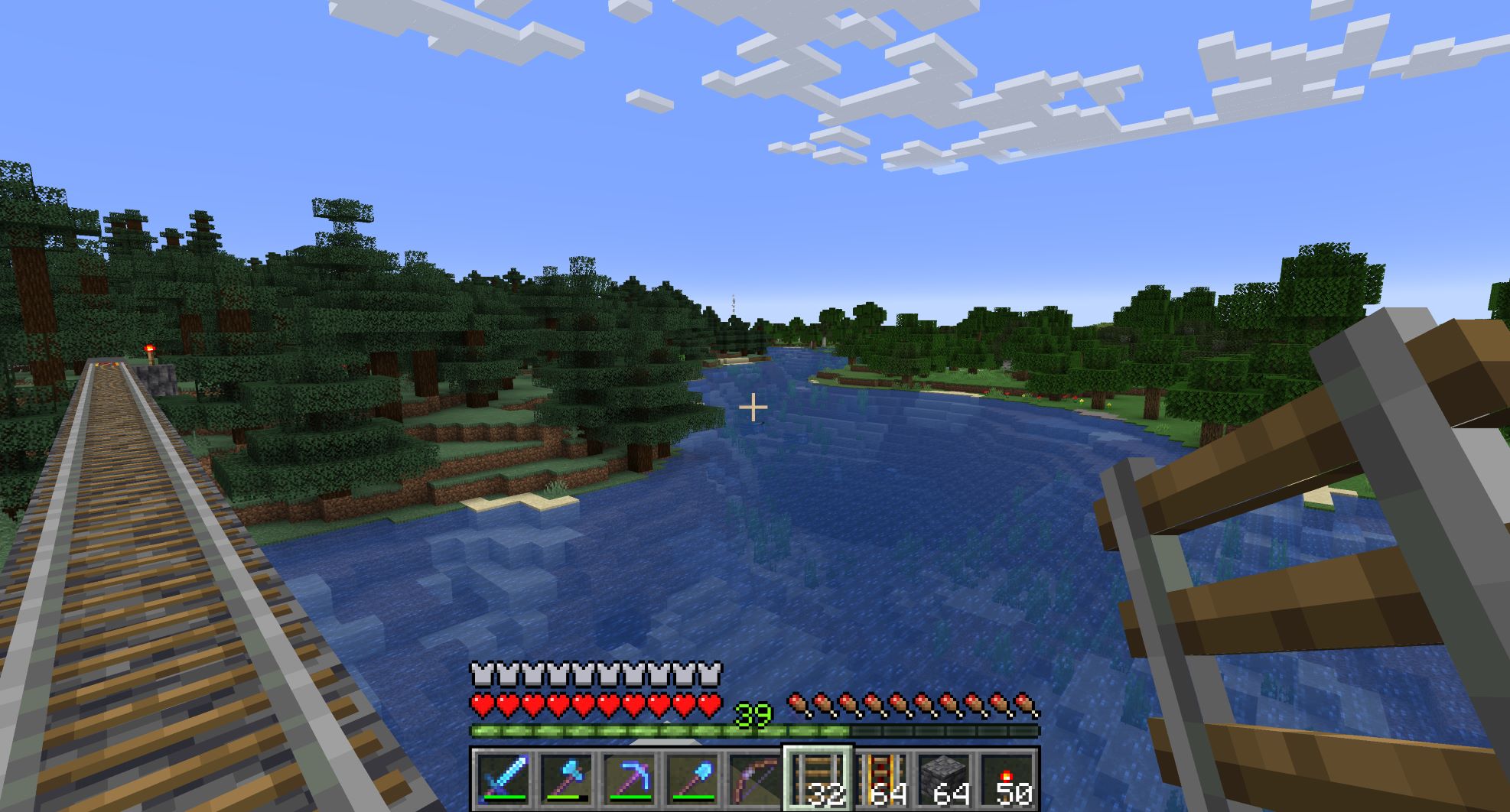The width and height of the screenshot is (1510, 812).
Task: Select the diamond sword hotbar slot
Action: [x=503, y=778]
